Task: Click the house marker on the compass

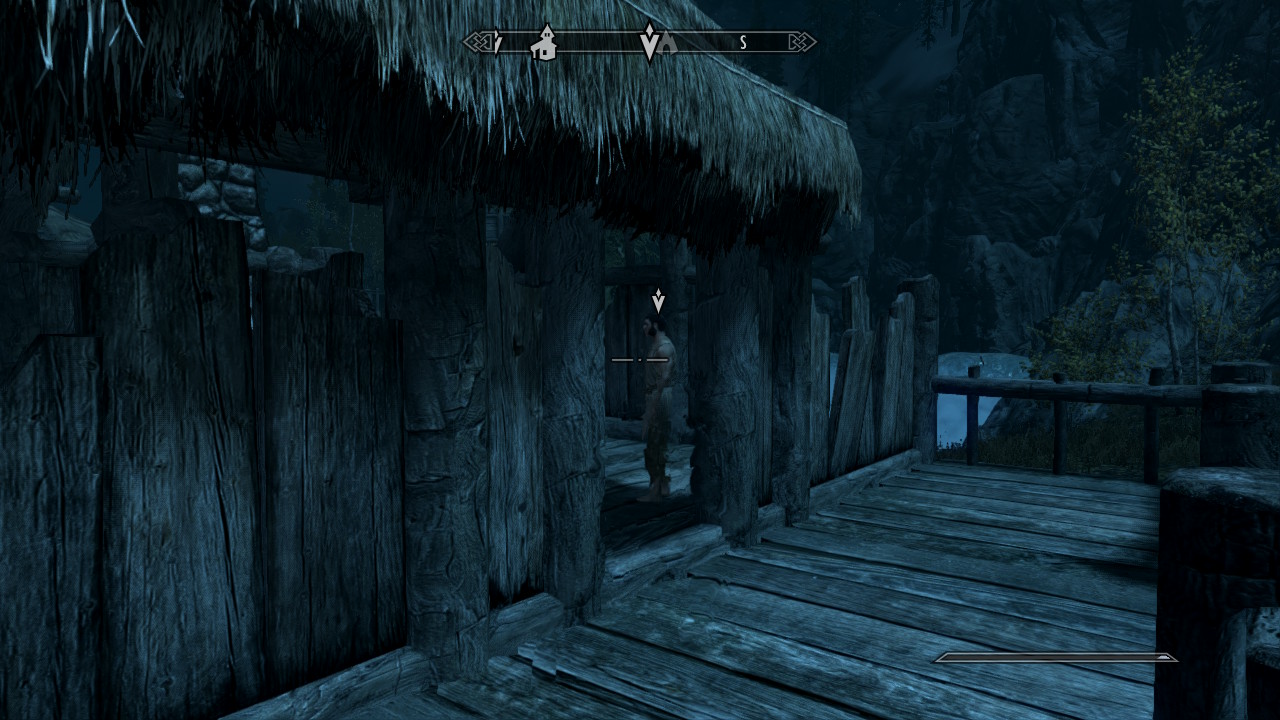Action: [x=545, y=43]
